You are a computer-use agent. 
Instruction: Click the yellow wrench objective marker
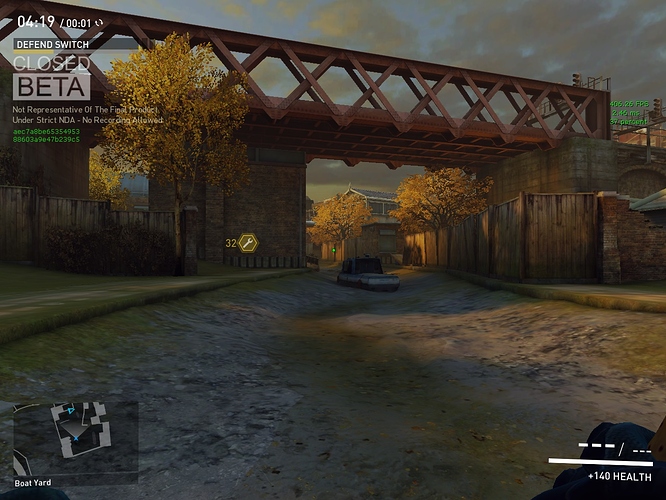click(x=248, y=243)
